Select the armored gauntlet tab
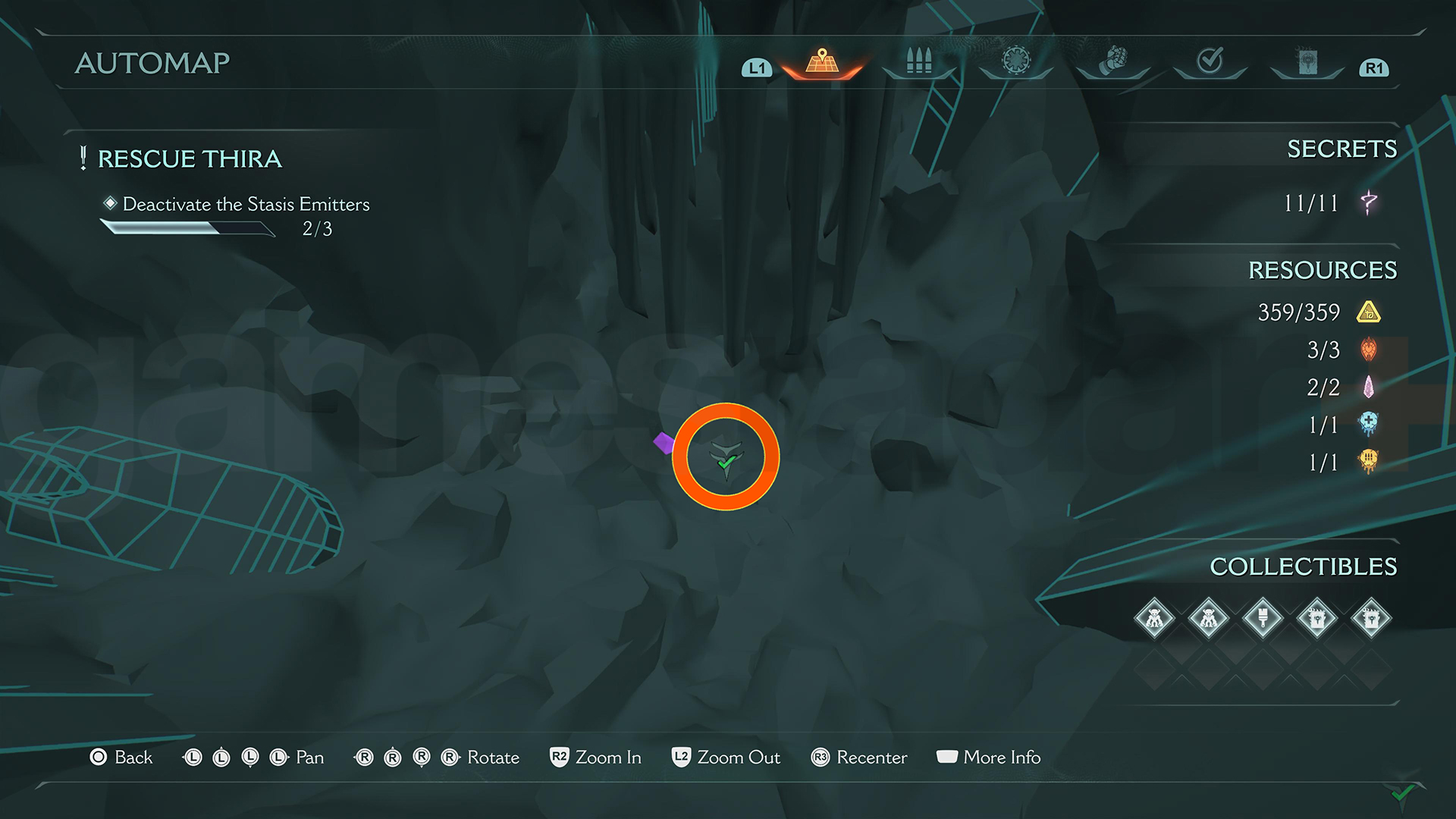This screenshot has height=819, width=1456. coord(1112,61)
